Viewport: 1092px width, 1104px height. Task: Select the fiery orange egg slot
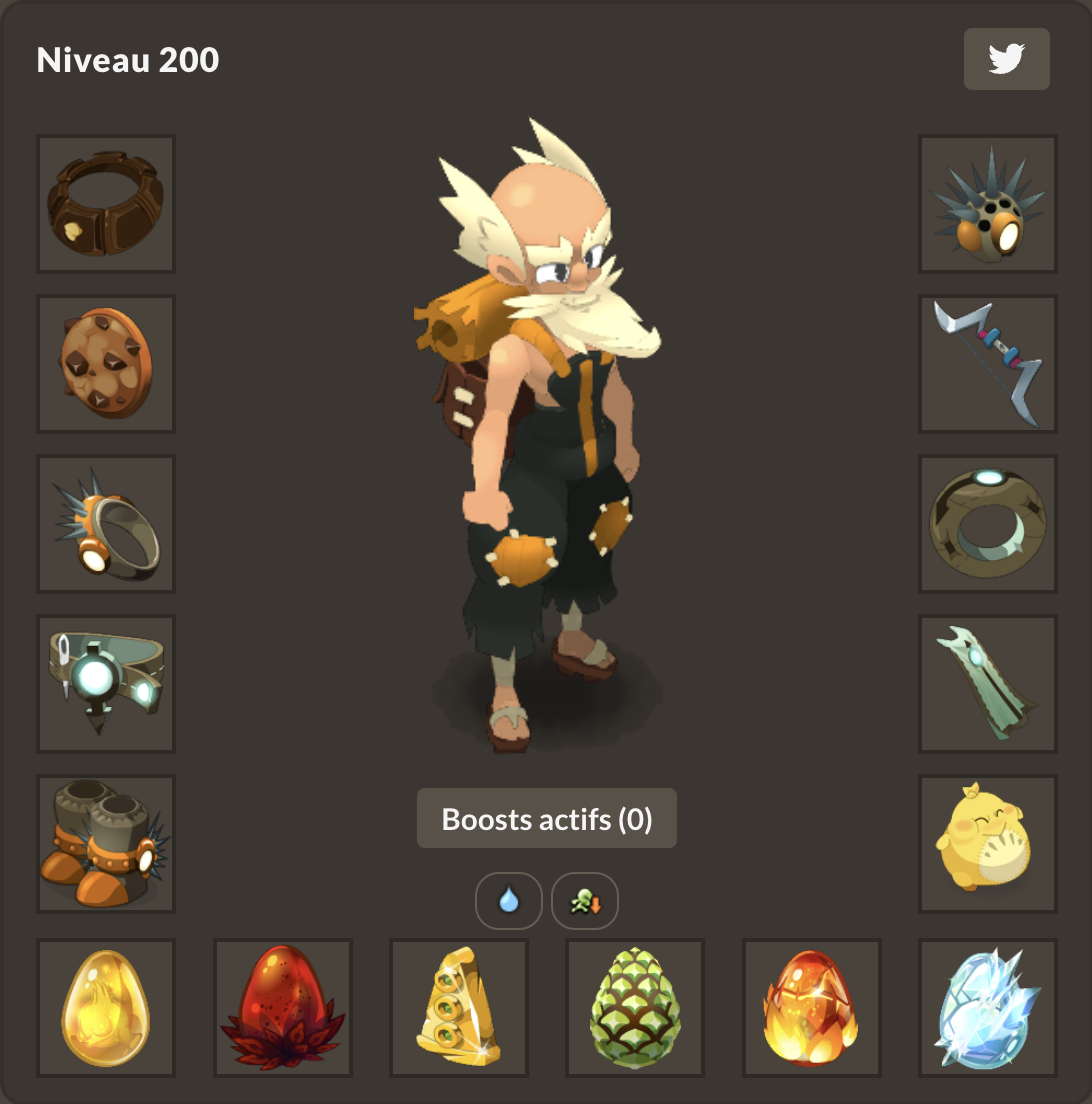pos(812,1008)
